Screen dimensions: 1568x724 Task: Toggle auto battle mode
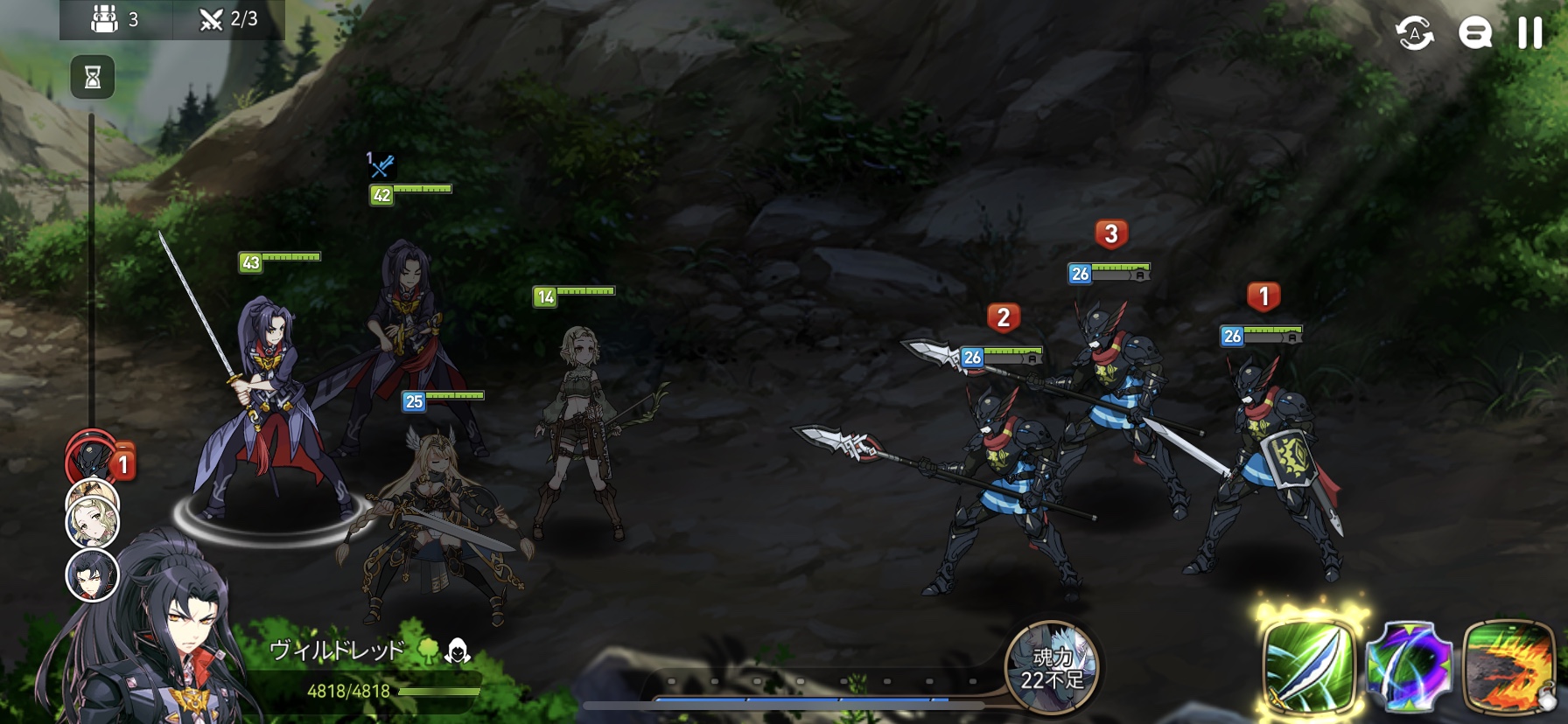(1414, 34)
